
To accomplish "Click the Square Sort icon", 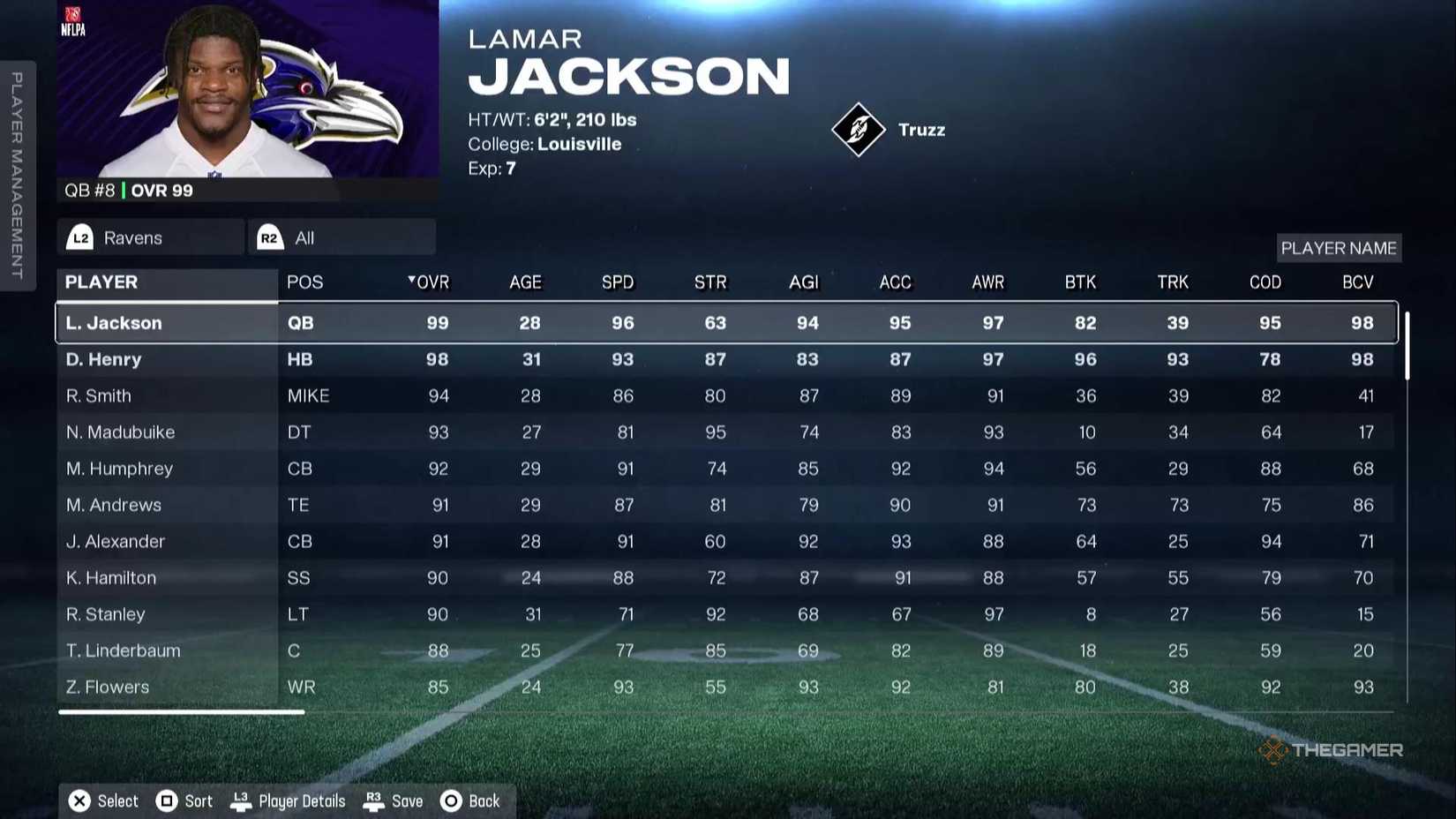I will (x=165, y=800).
